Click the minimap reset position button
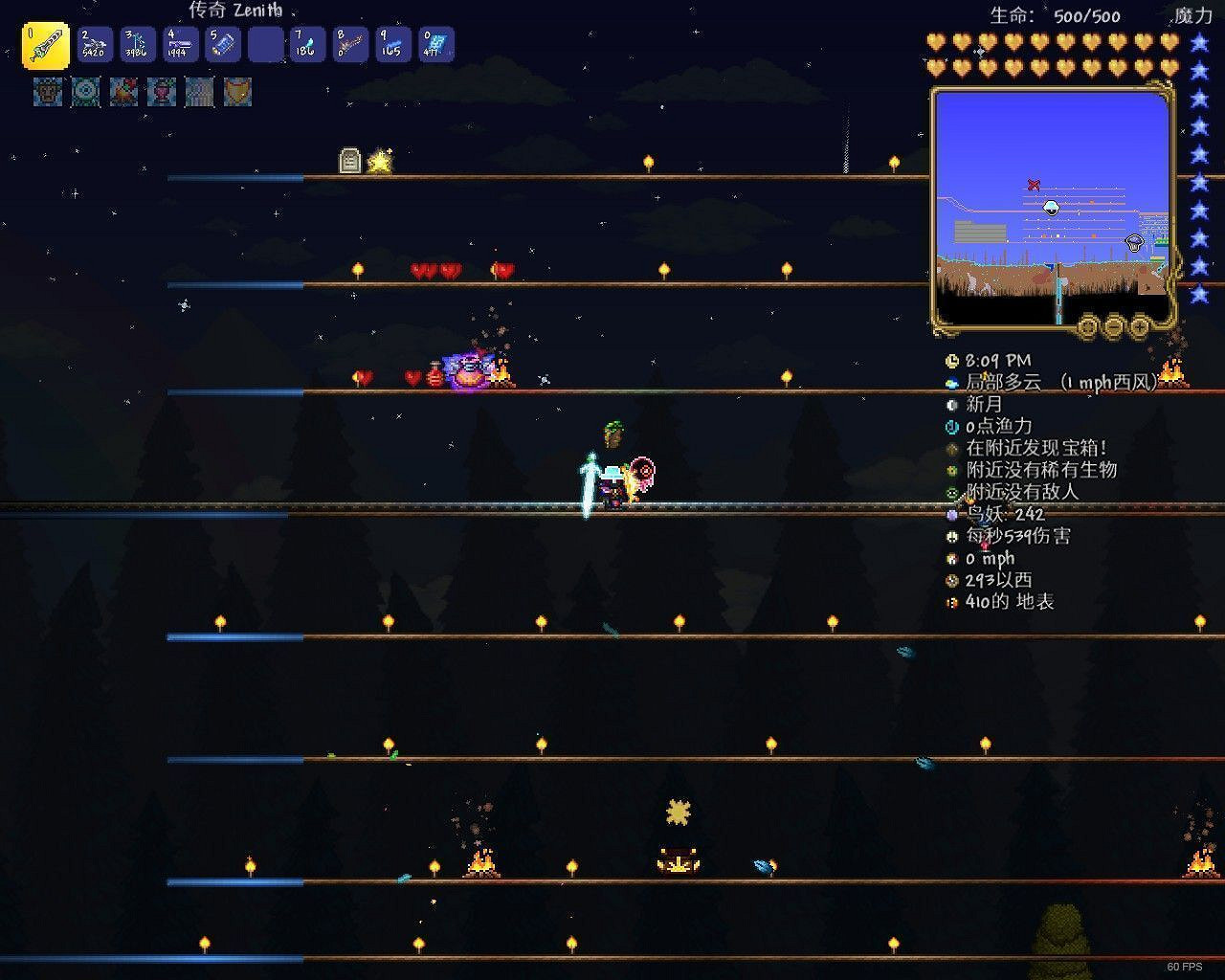The width and height of the screenshot is (1225, 980). (1088, 326)
